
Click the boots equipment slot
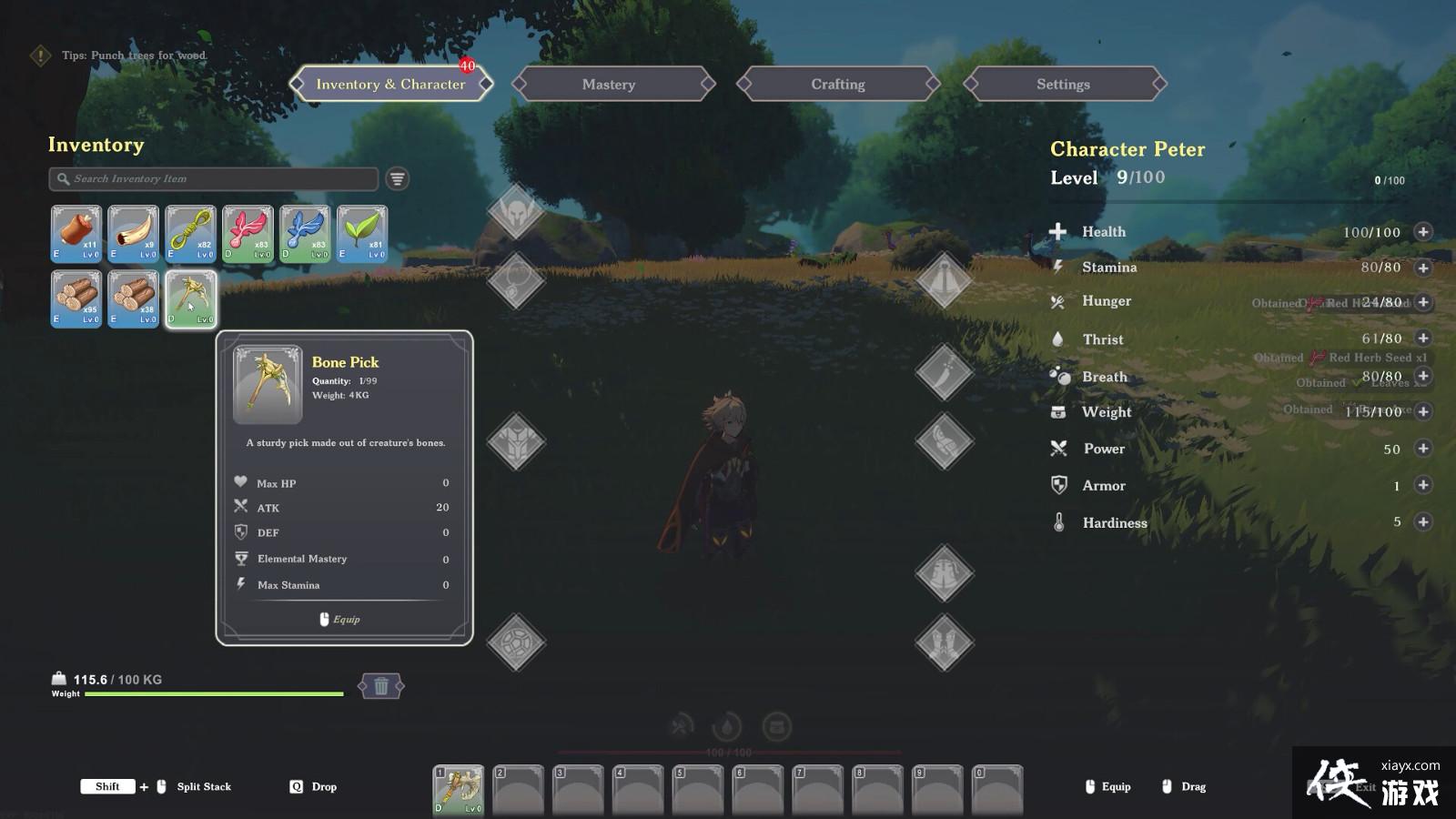pyautogui.click(x=945, y=643)
